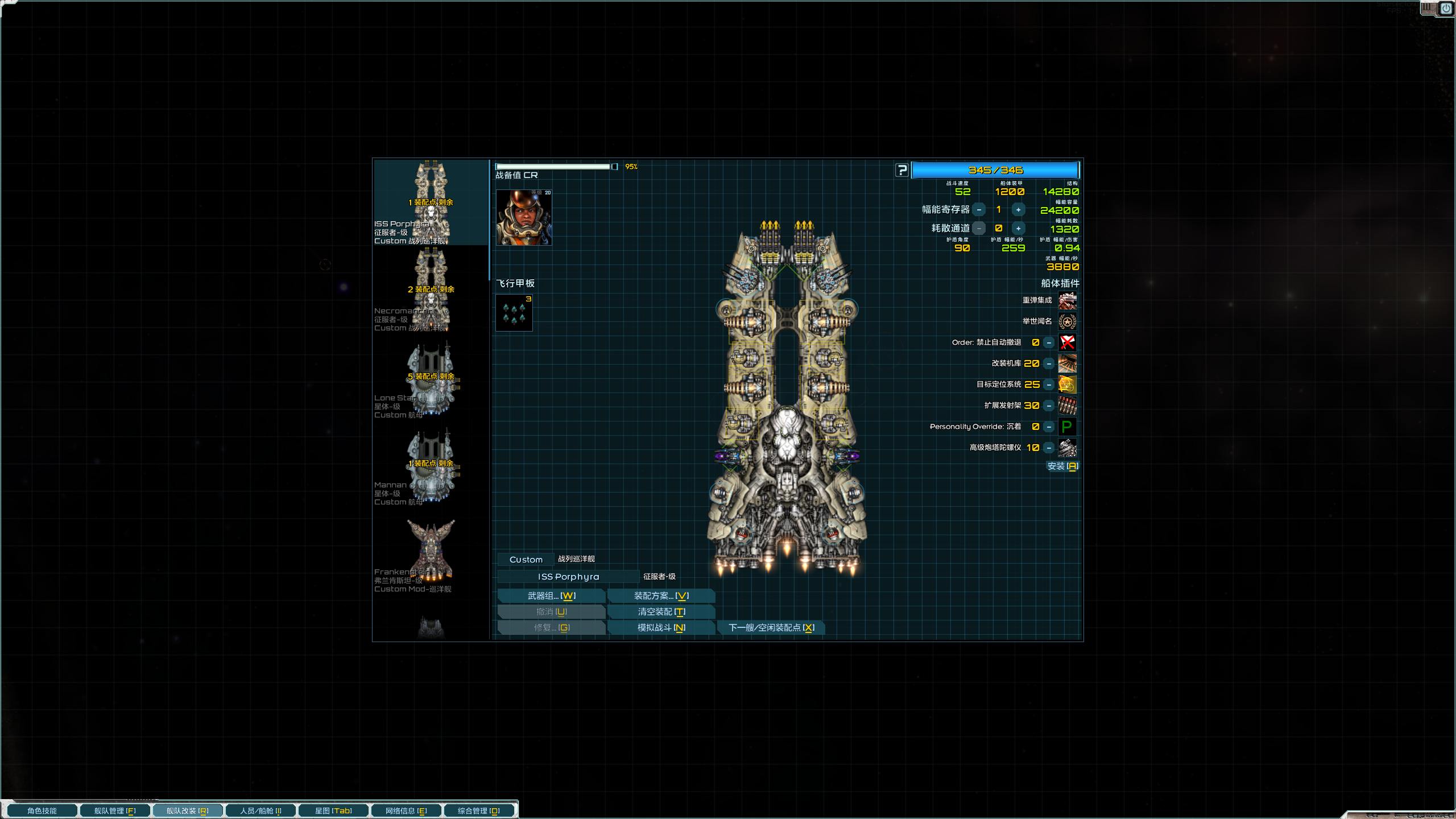Image resolution: width=1456 pixels, height=819 pixels.
Task: Increase the flux capacitors count
Action: tap(1018, 210)
